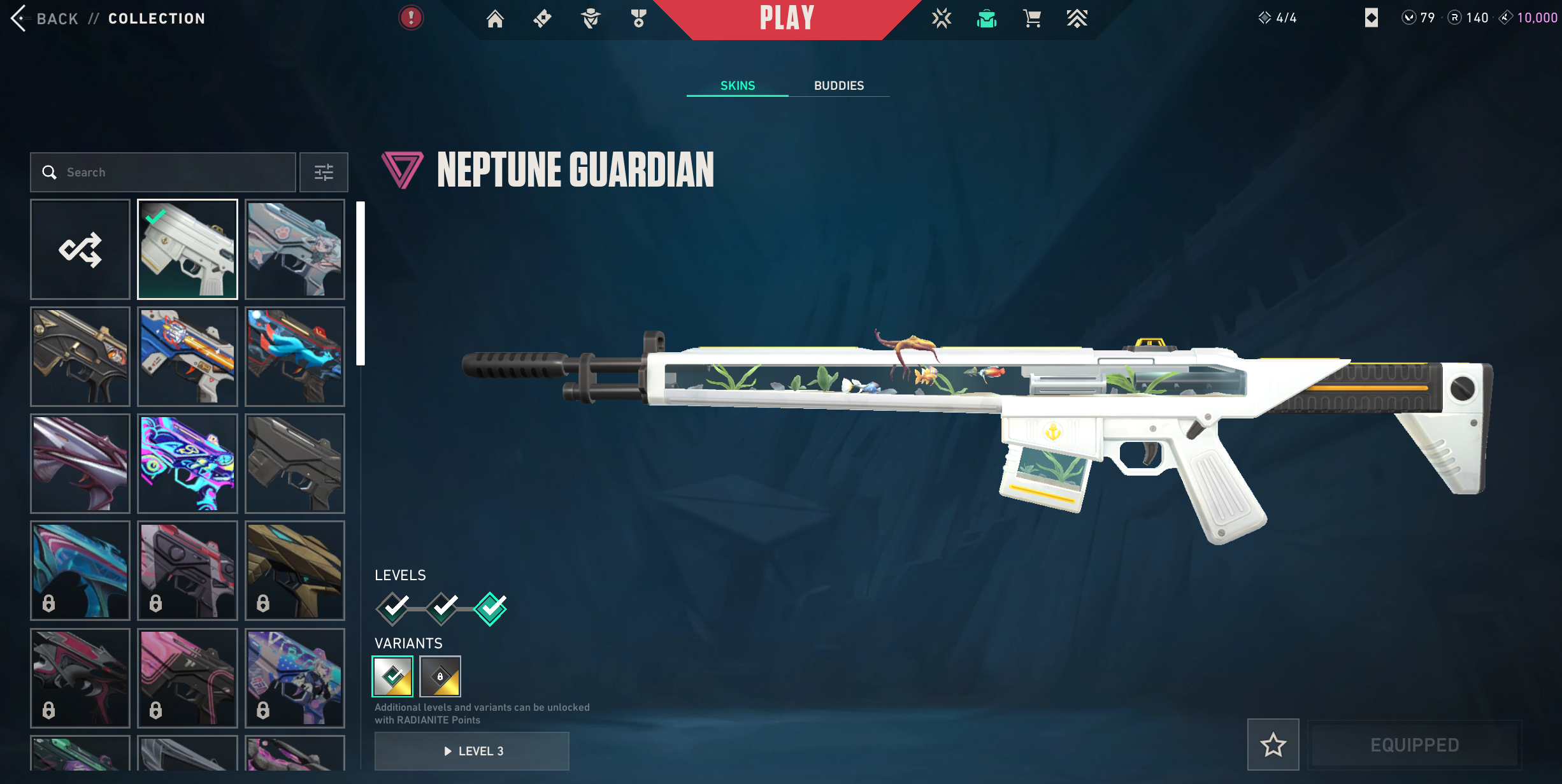The image size is (1562, 784).
Task: Click the skin list scrollbar
Action: tap(361, 283)
